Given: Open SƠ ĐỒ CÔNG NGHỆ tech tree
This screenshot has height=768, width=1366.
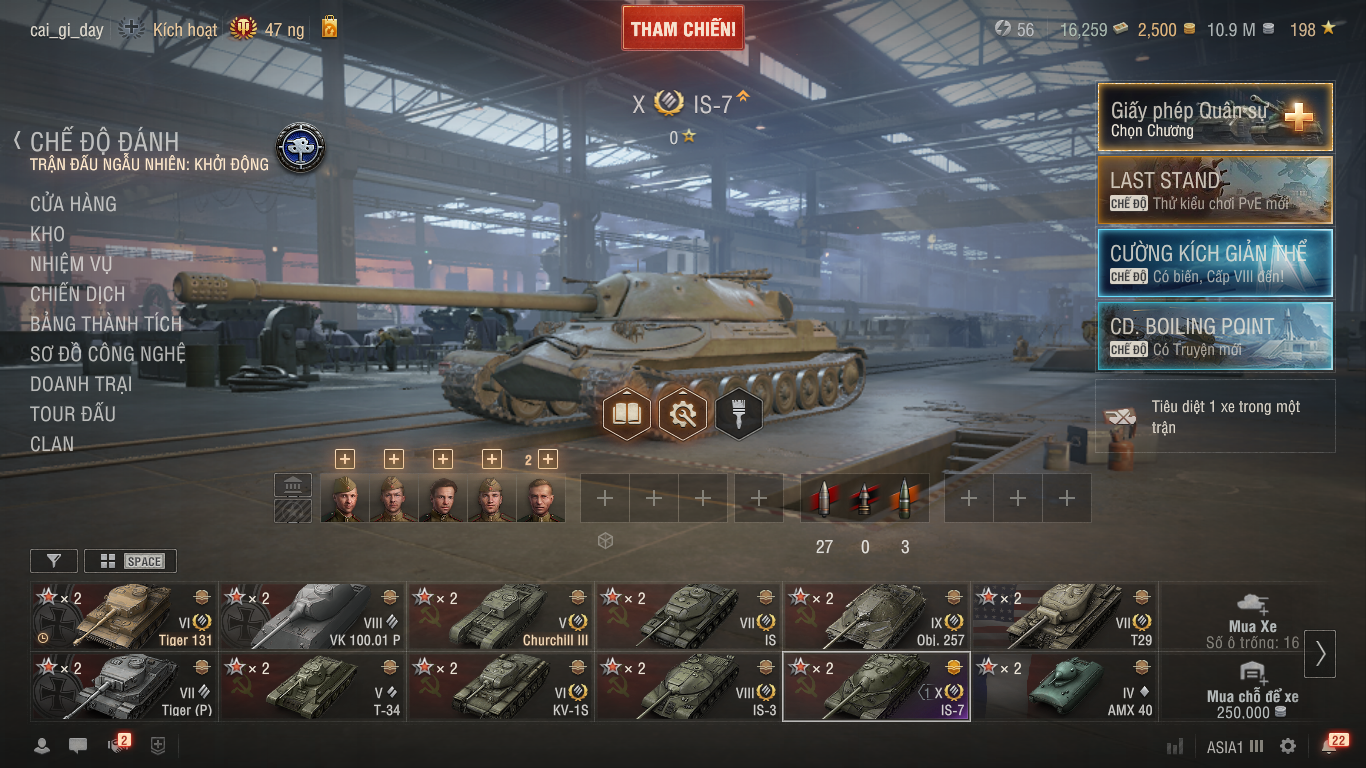Looking at the screenshot, I should (x=107, y=354).
